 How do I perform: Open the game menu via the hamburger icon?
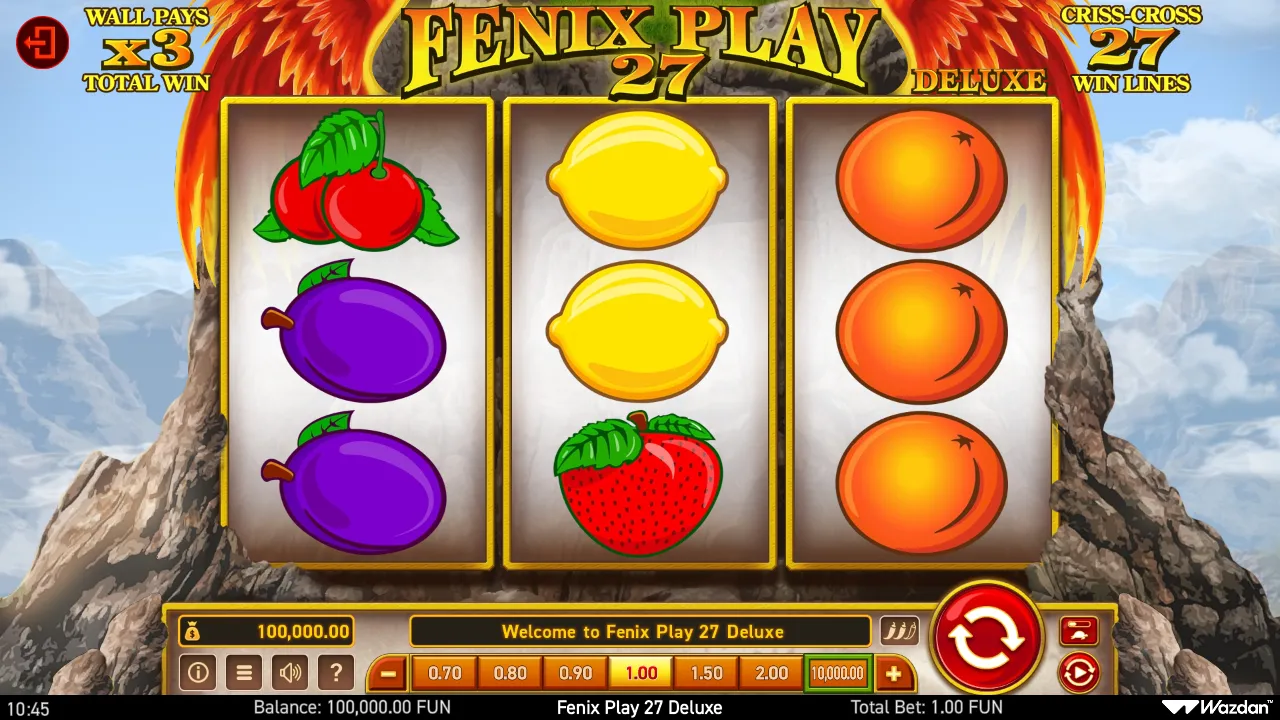(x=244, y=672)
